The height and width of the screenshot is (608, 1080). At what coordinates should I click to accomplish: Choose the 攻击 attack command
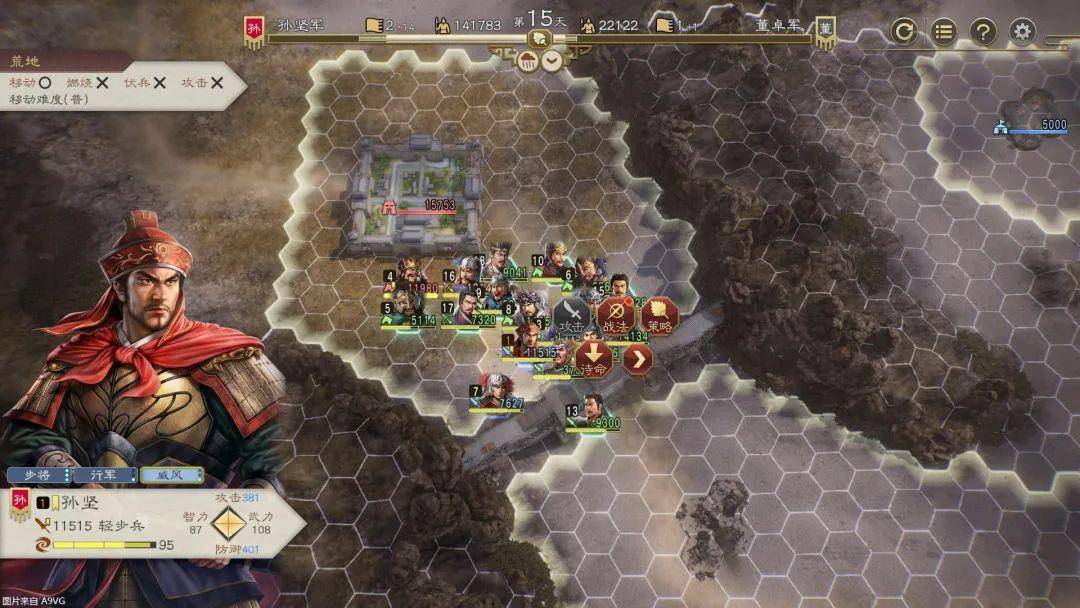[x=572, y=316]
